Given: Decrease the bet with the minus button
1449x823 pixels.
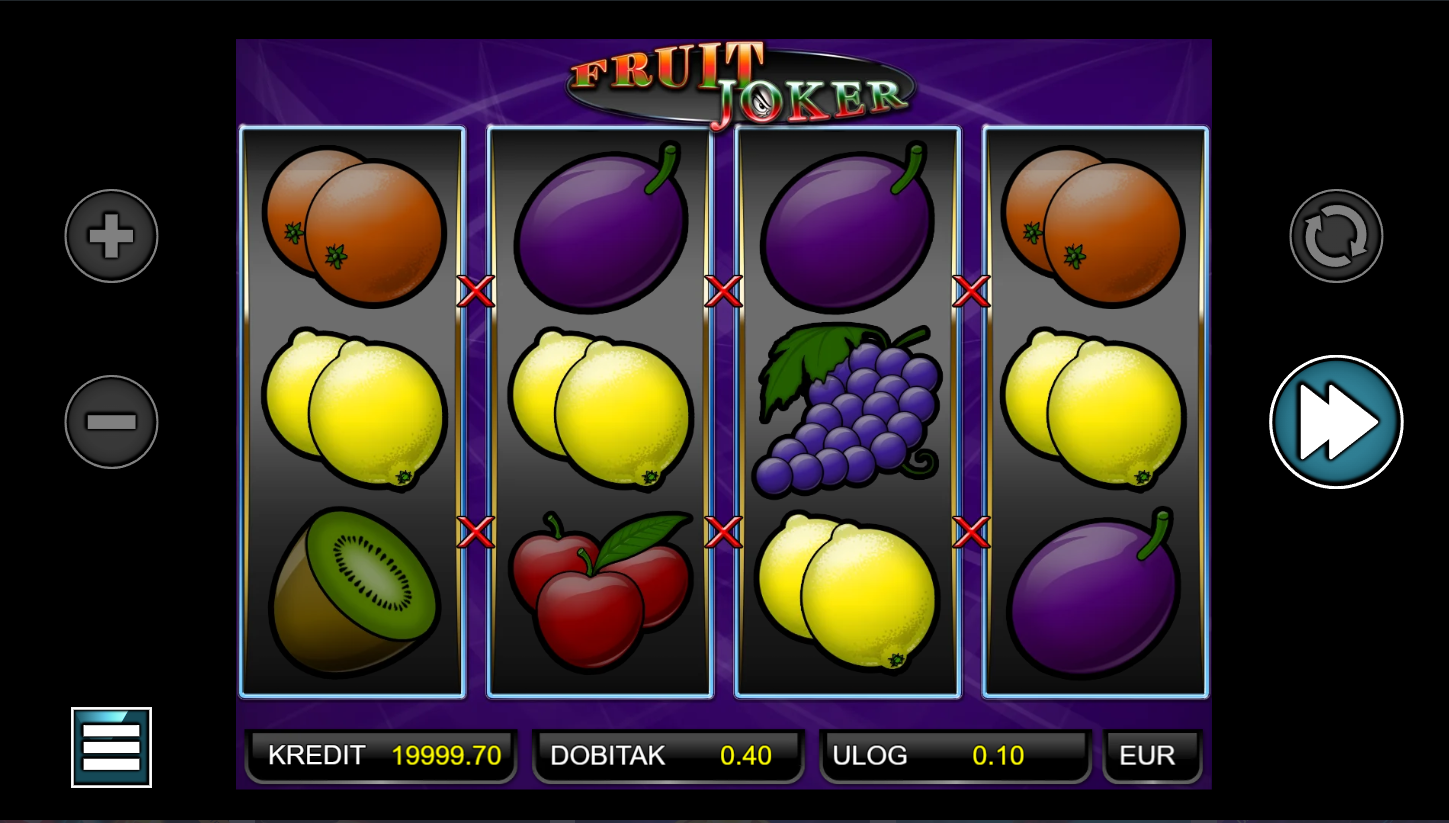Looking at the screenshot, I should click(x=111, y=422).
